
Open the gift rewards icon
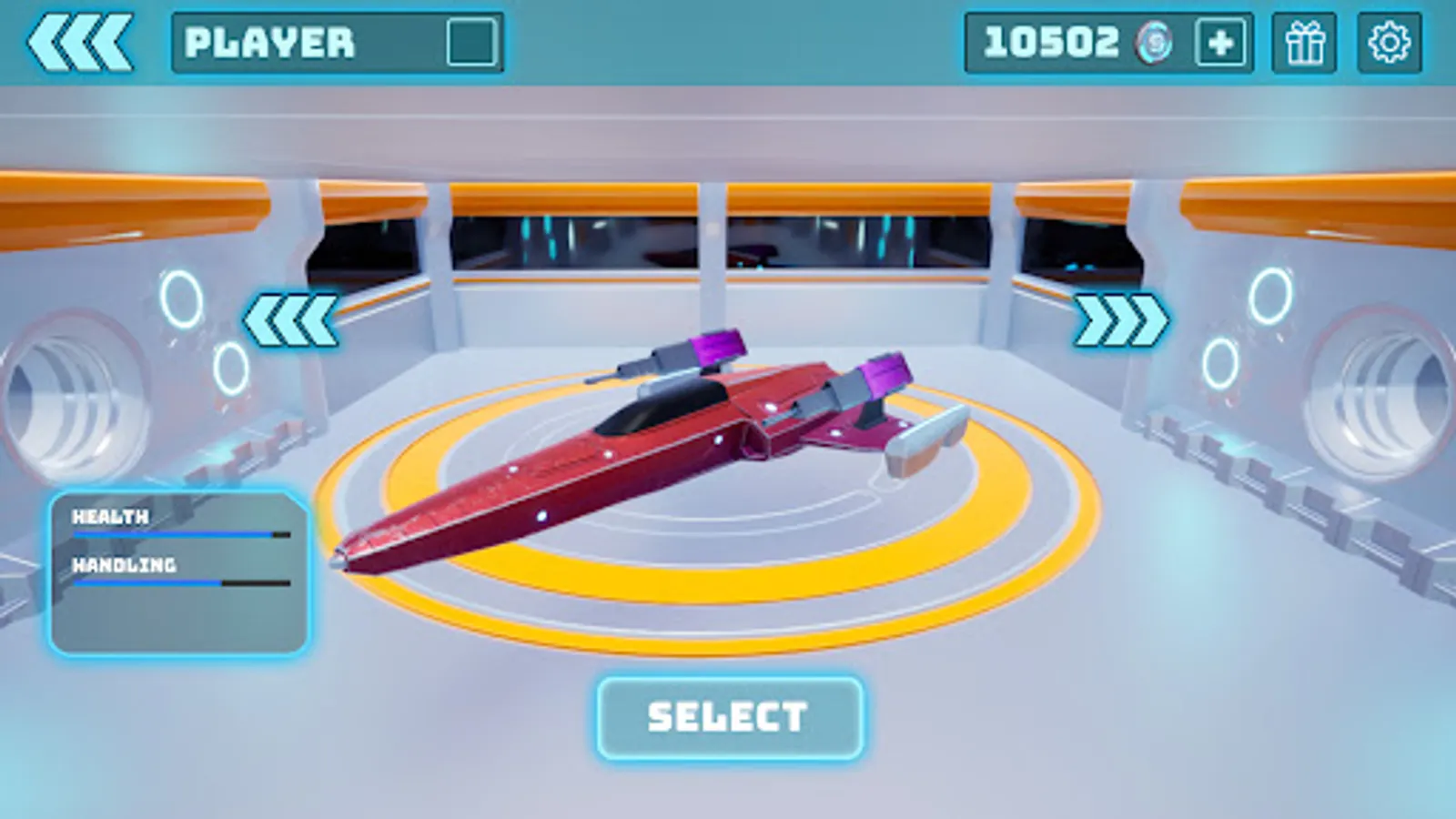click(1305, 40)
